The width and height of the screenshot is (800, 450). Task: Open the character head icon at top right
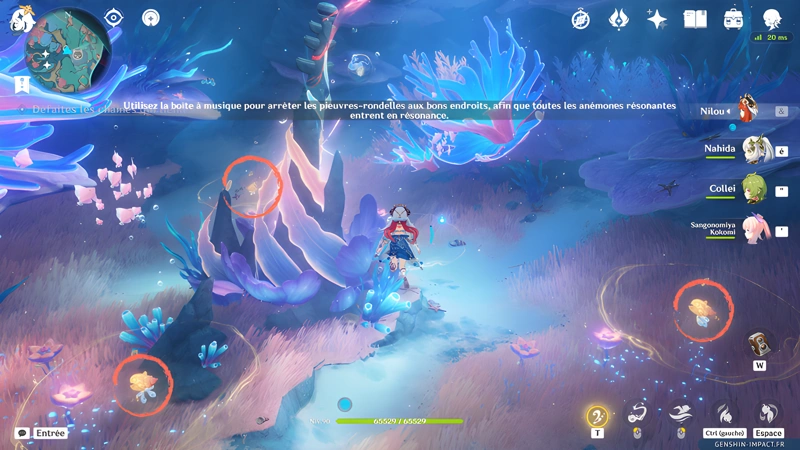pyautogui.click(x=772, y=19)
